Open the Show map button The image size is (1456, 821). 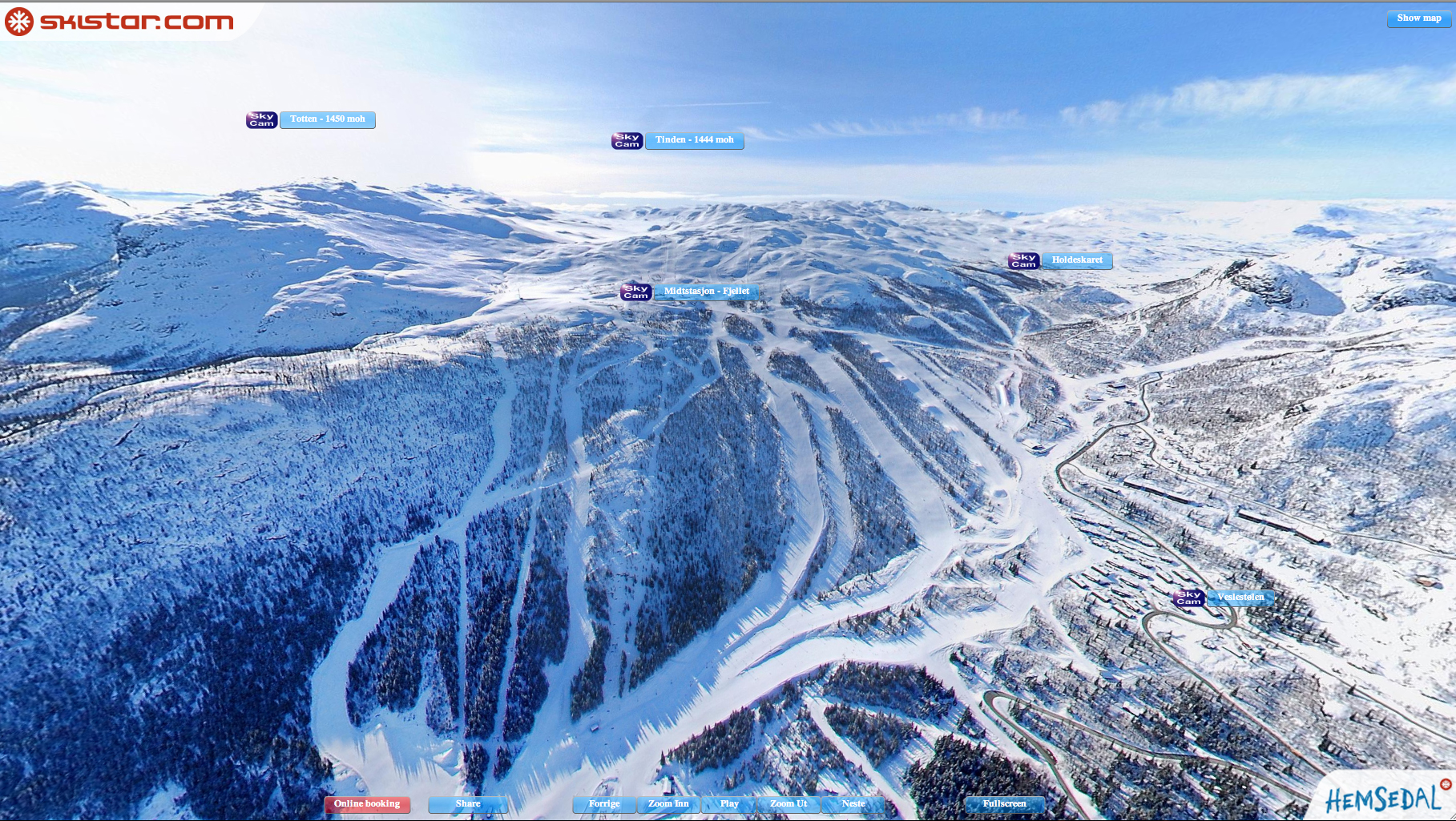tap(1418, 18)
